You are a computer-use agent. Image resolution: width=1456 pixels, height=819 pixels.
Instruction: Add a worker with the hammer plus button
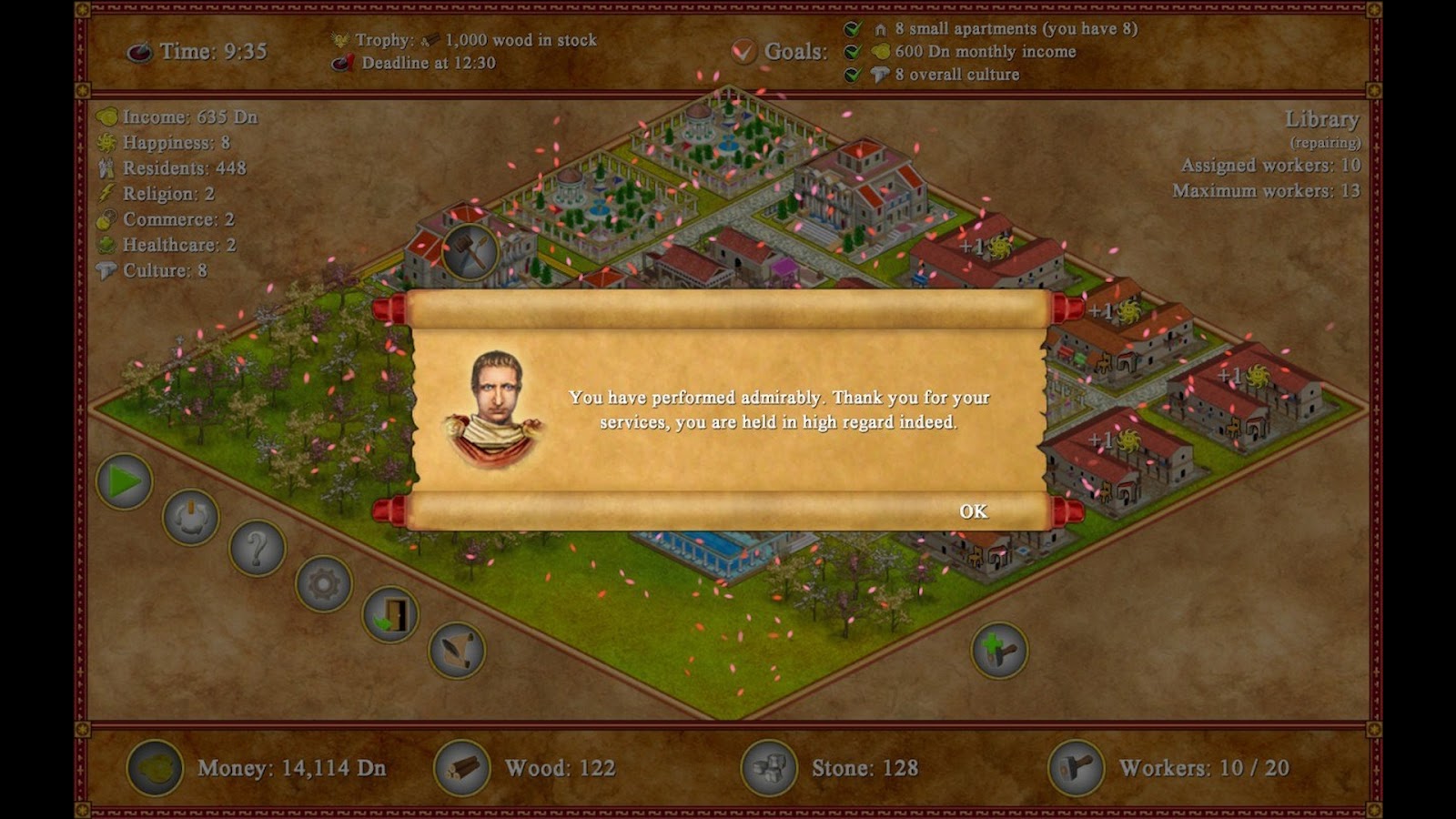pyautogui.click(x=999, y=650)
